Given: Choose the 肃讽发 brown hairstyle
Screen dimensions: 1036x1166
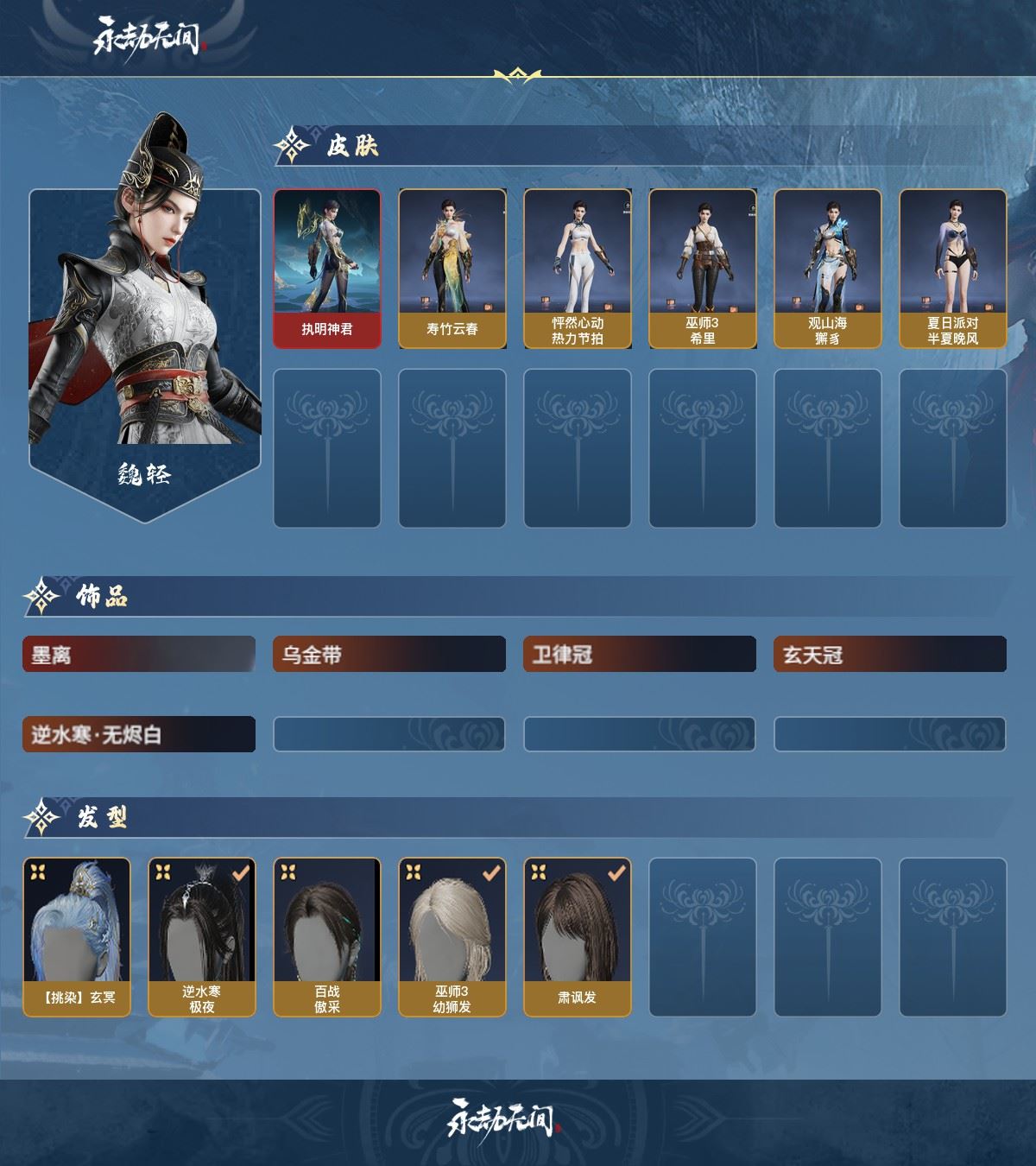Looking at the screenshot, I should click(x=577, y=936).
